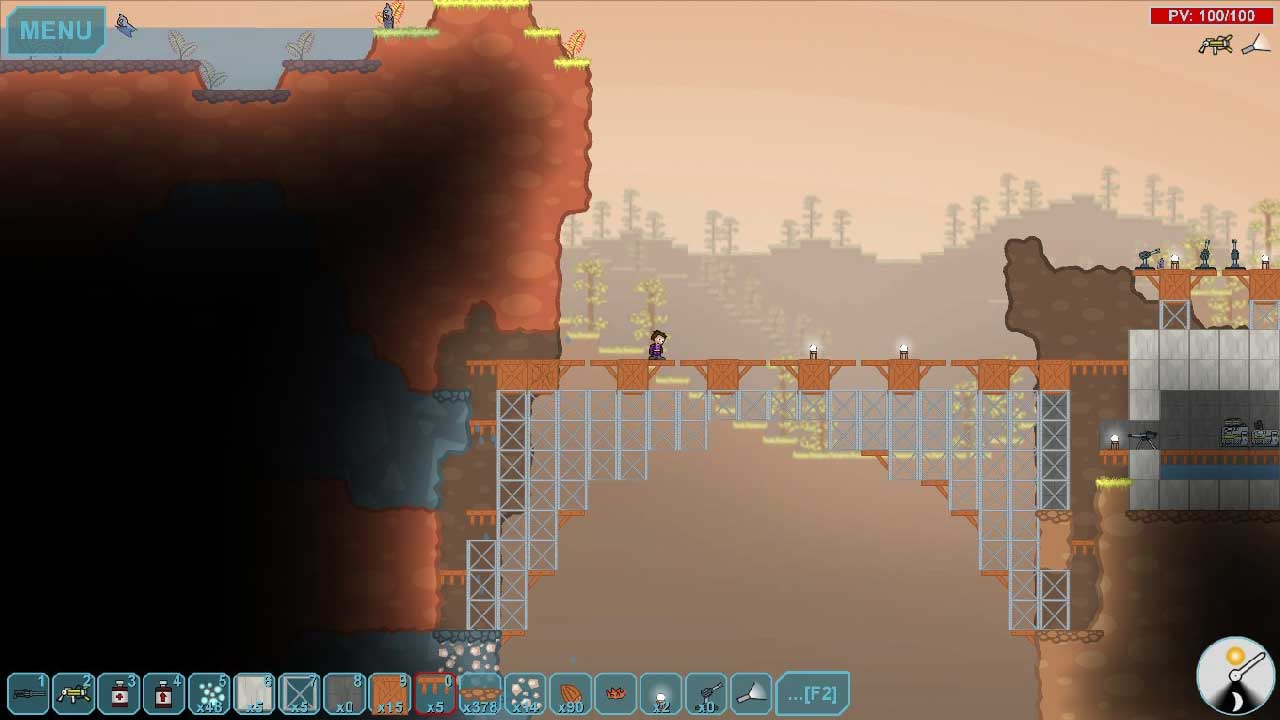Select the dark gray wall block slot
Image resolution: width=1280 pixels, height=720 pixels.
coord(344,693)
